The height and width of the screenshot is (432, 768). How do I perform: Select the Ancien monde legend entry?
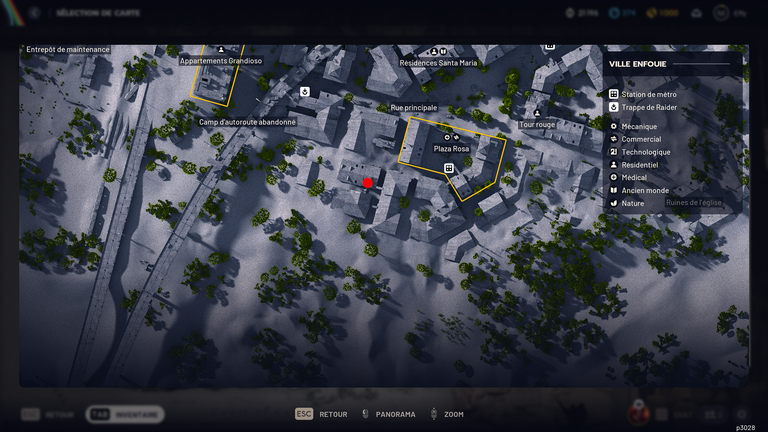tap(644, 190)
